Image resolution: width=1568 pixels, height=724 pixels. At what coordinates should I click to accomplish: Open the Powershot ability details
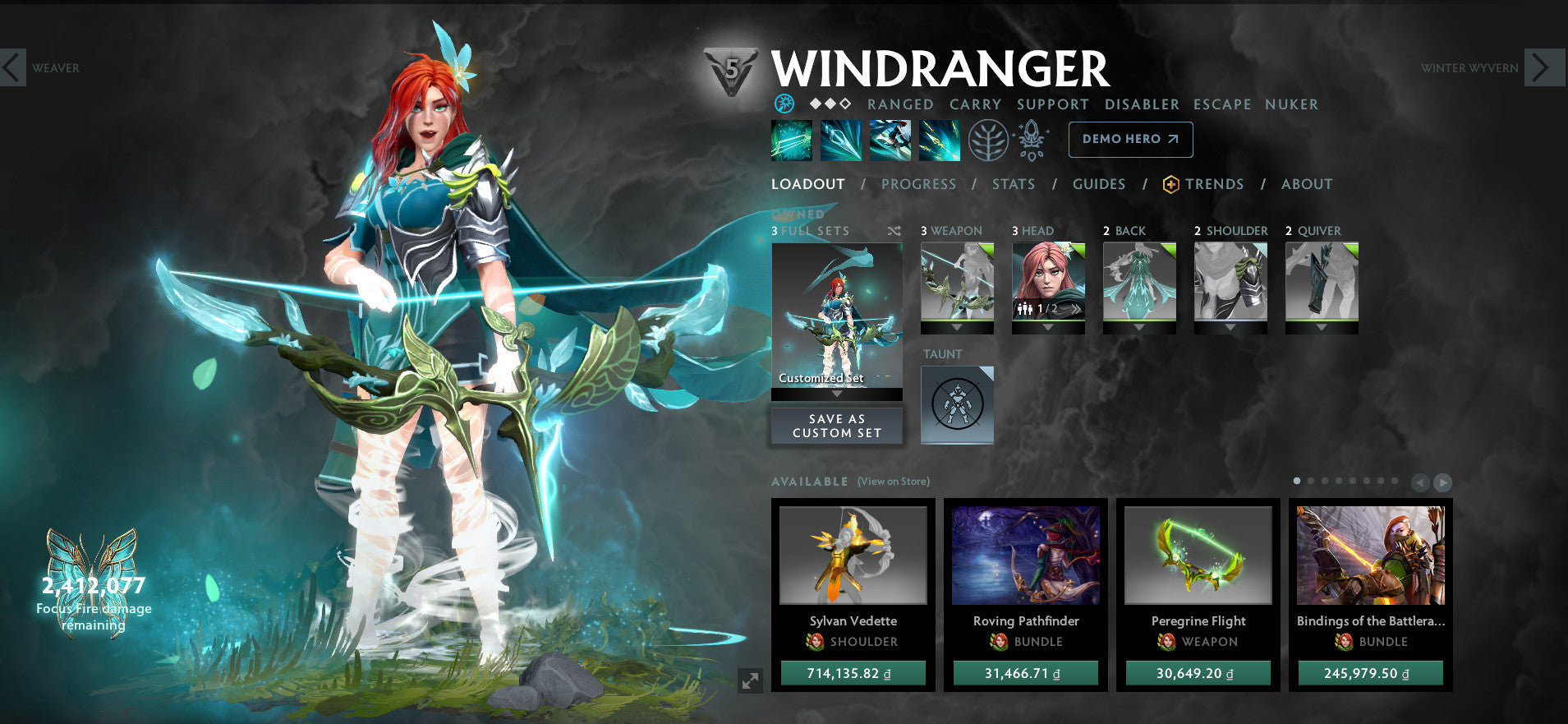click(x=841, y=140)
